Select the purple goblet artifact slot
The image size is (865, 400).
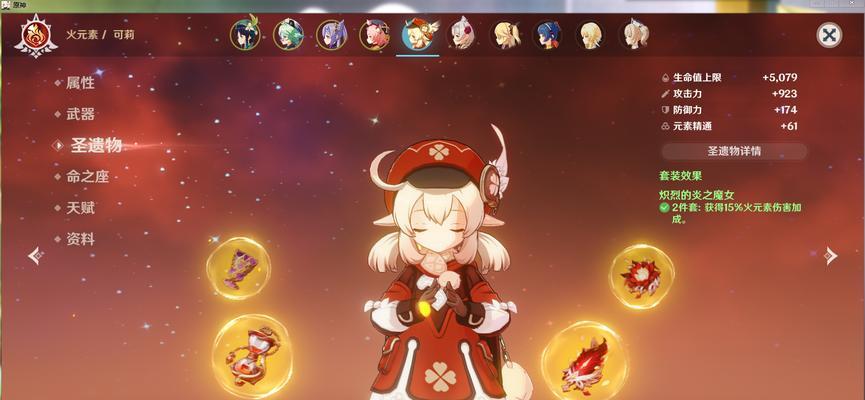(238, 268)
